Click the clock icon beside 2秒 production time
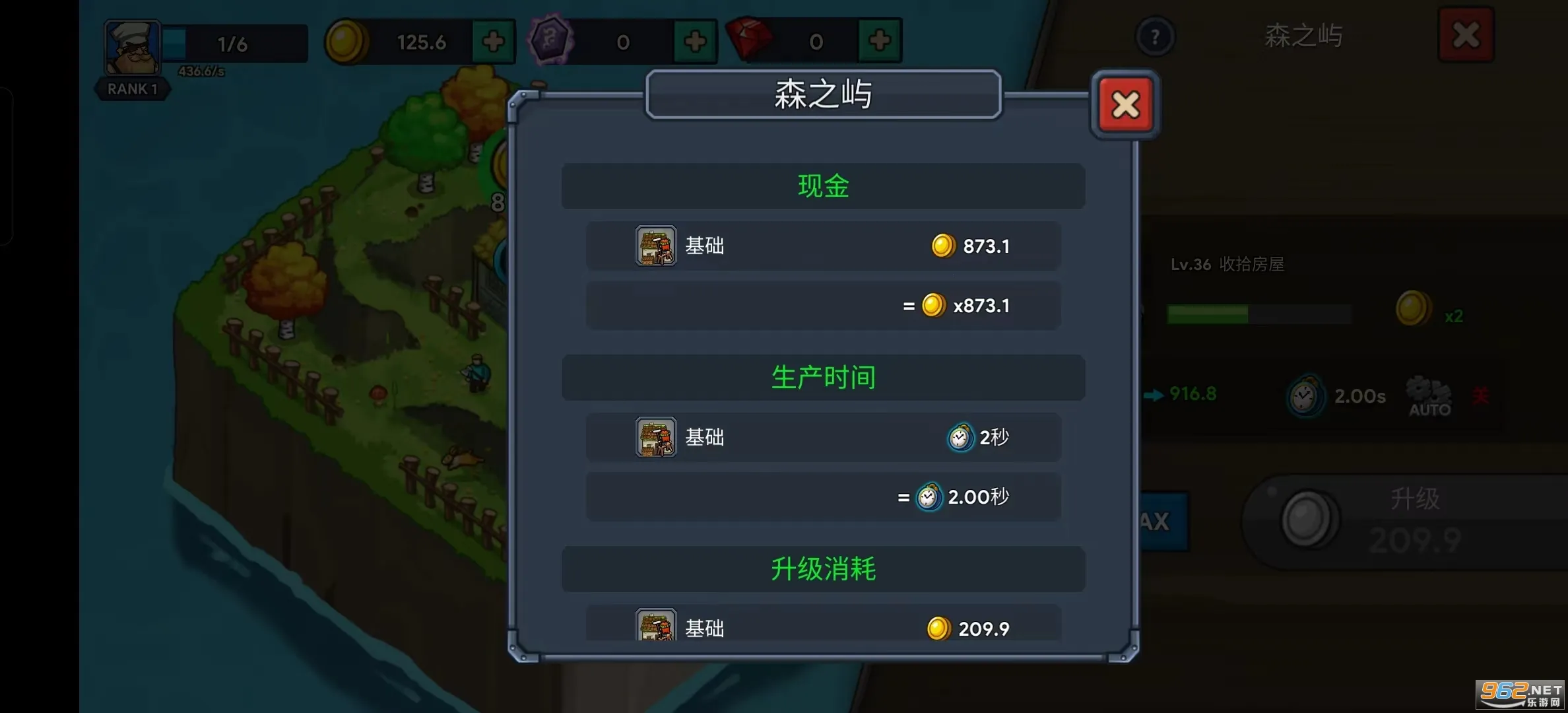The width and height of the screenshot is (1568, 713). click(x=961, y=437)
